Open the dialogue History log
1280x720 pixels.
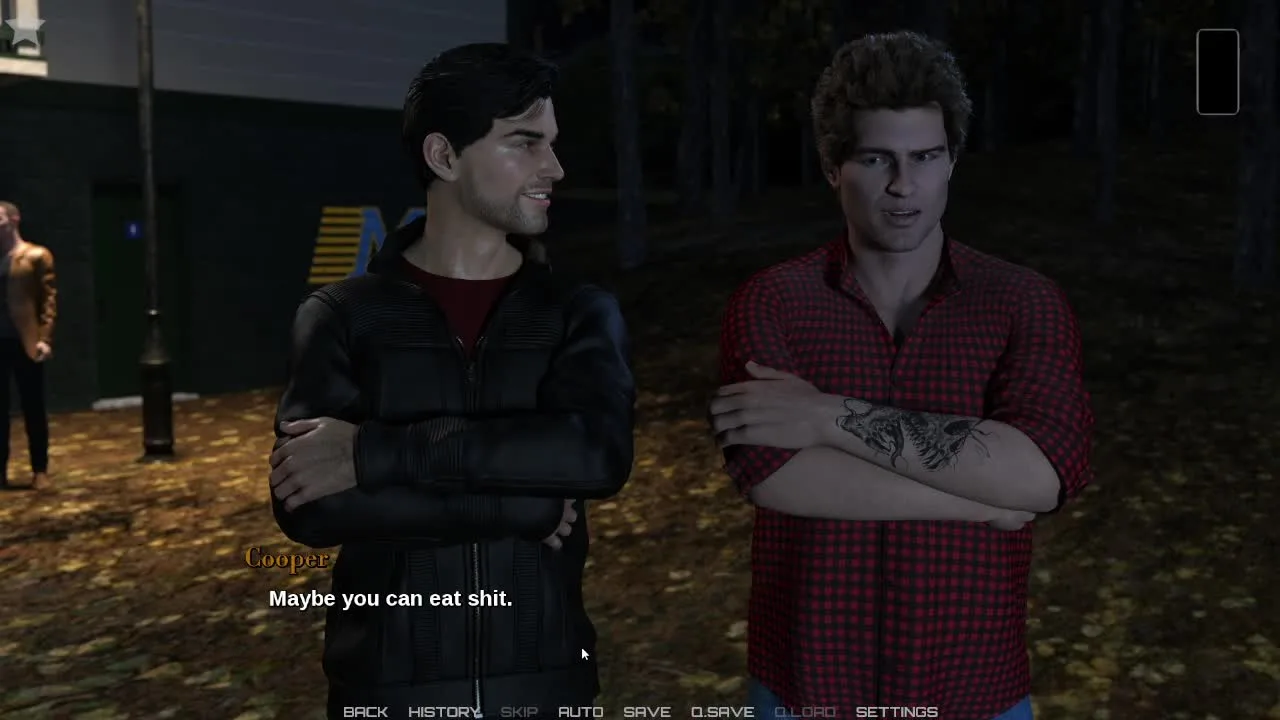(x=444, y=711)
